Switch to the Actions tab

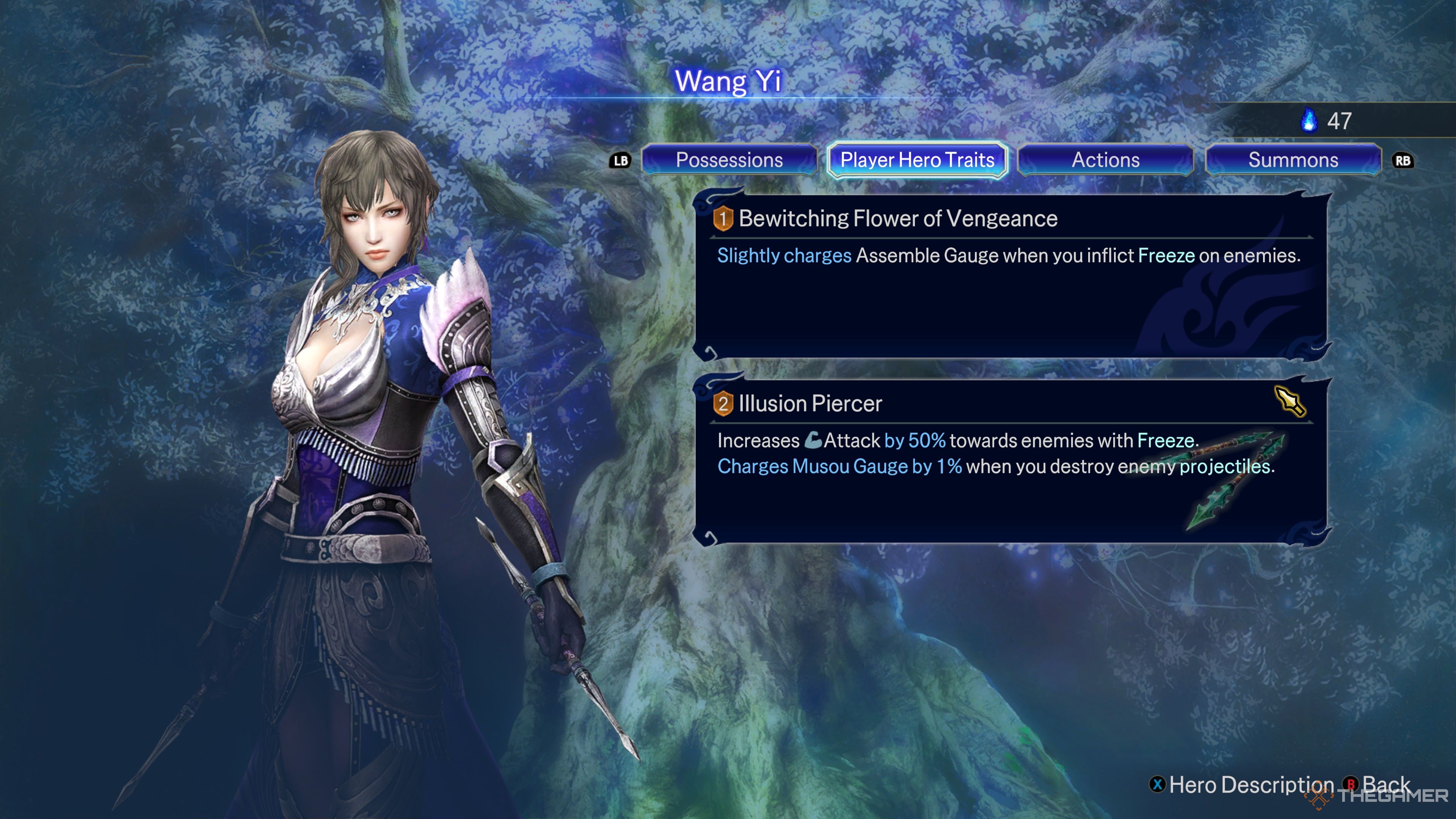(x=1106, y=160)
